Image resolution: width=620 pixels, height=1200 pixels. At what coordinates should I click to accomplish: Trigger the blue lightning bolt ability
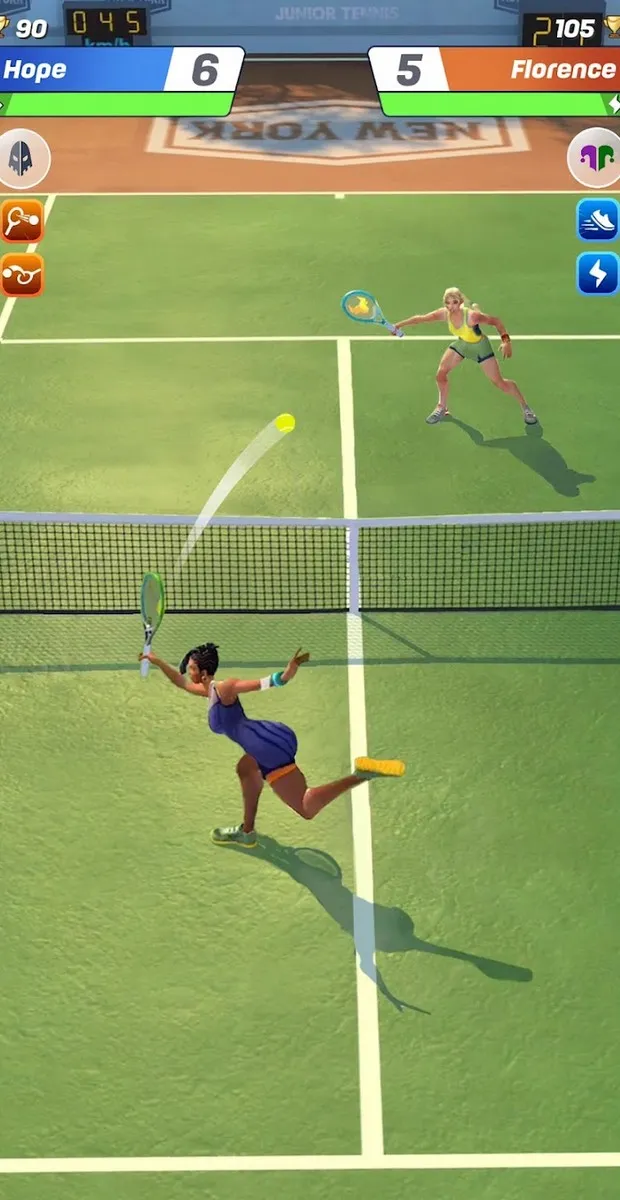(x=597, y=273)
